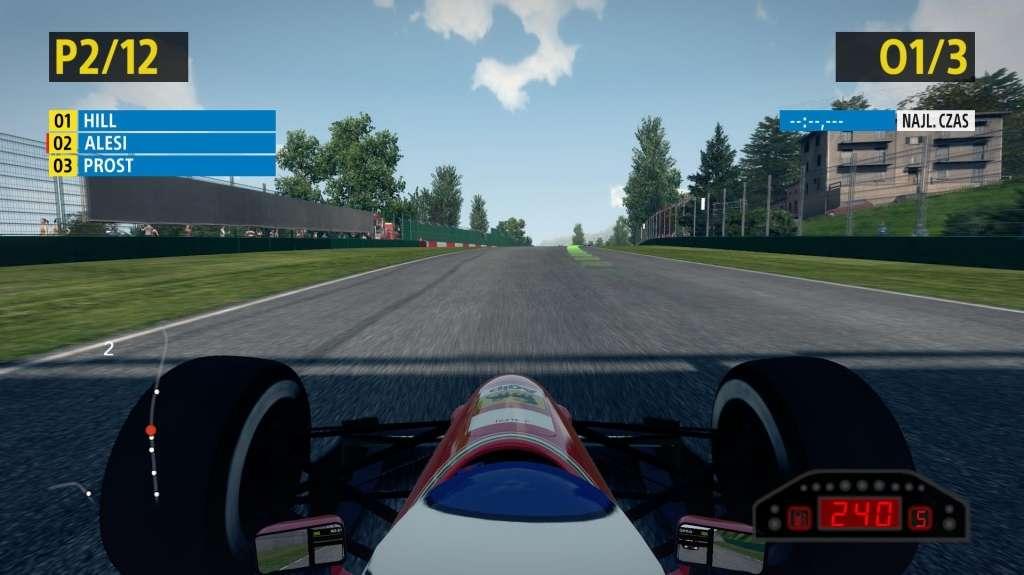Select HILL in the standings list
This screenshot has height=575, width=1024.
[162, 120]
